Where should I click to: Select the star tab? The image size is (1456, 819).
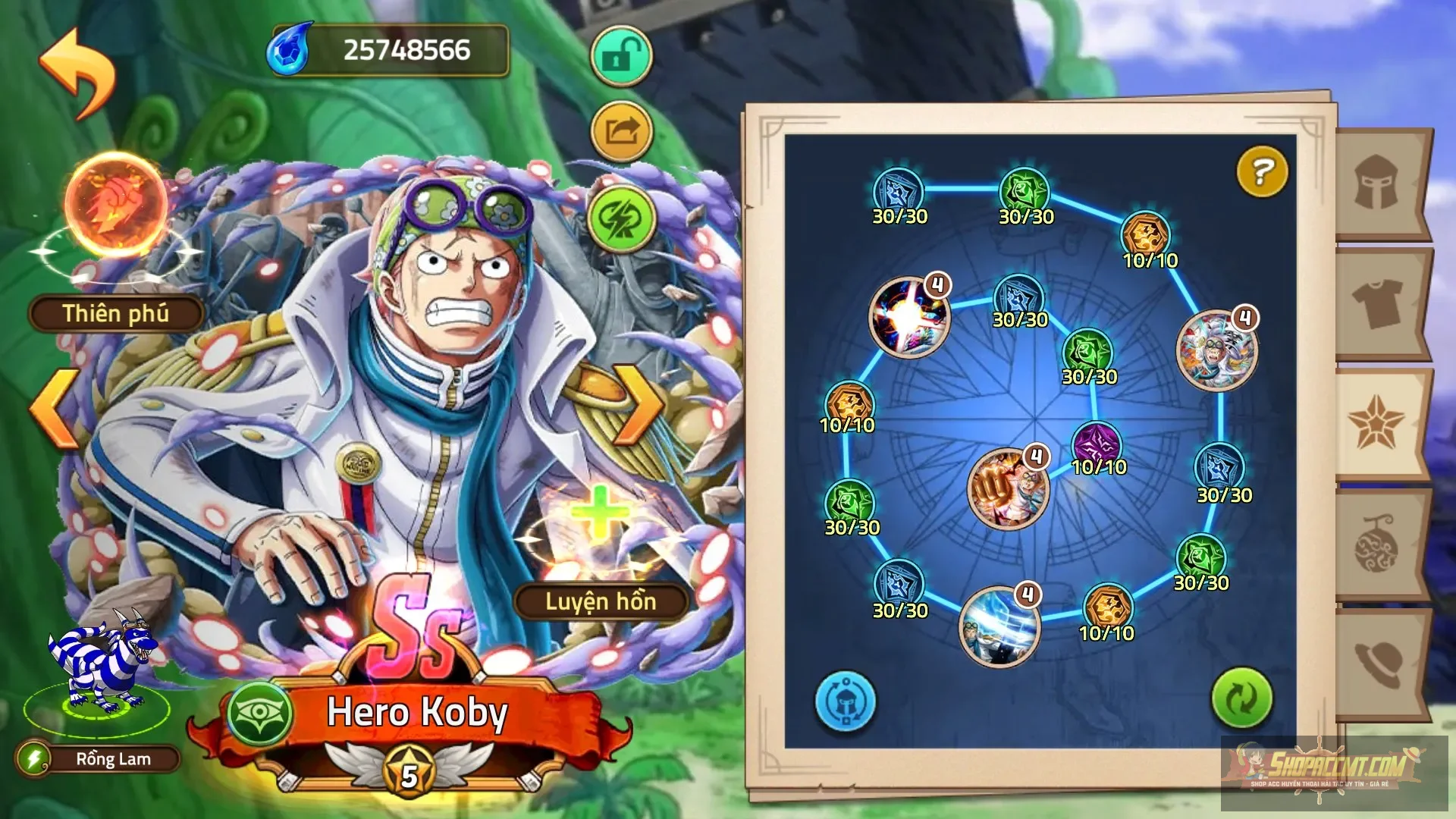tap(1376, 424)
